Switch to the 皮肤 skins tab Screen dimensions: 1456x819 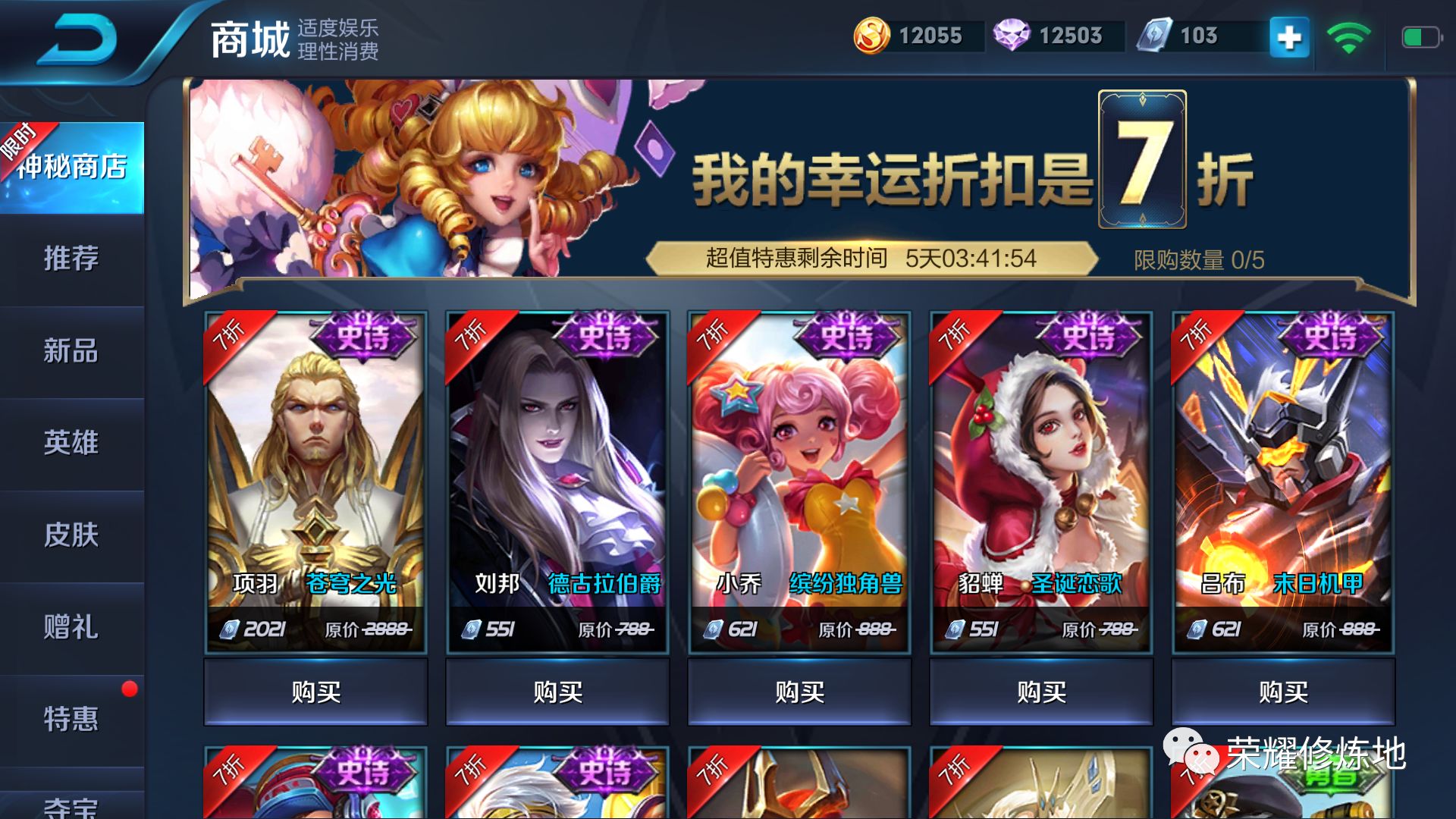(x=72, y=536)
